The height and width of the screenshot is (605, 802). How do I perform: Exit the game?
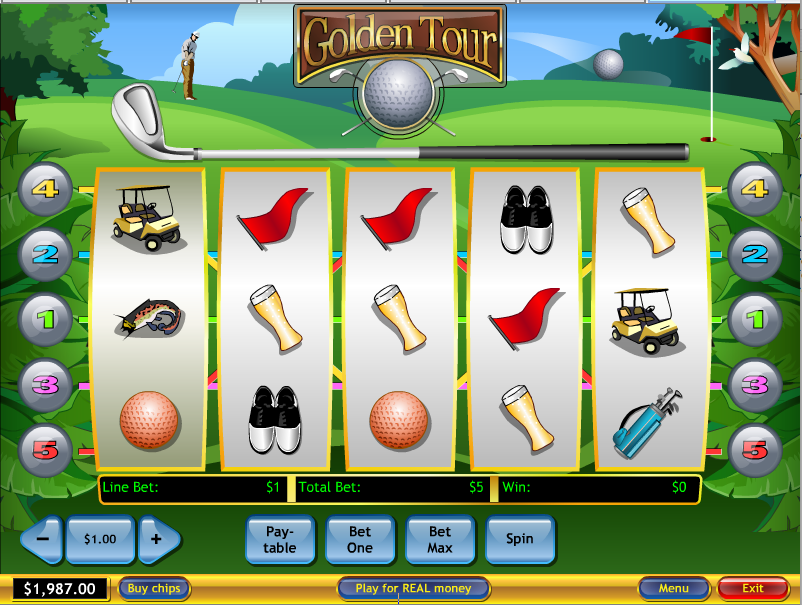[752, 589]
